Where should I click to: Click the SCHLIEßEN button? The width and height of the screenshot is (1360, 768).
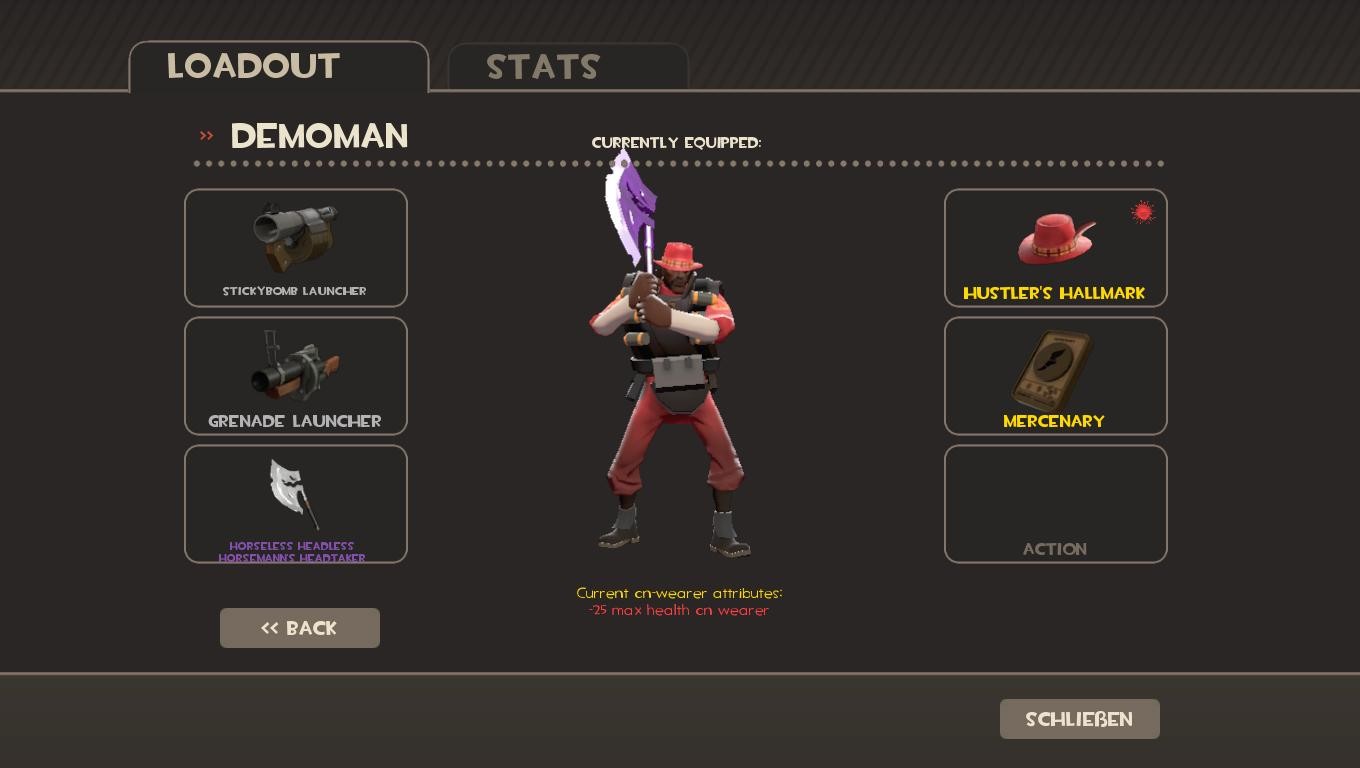point(1079,719)
